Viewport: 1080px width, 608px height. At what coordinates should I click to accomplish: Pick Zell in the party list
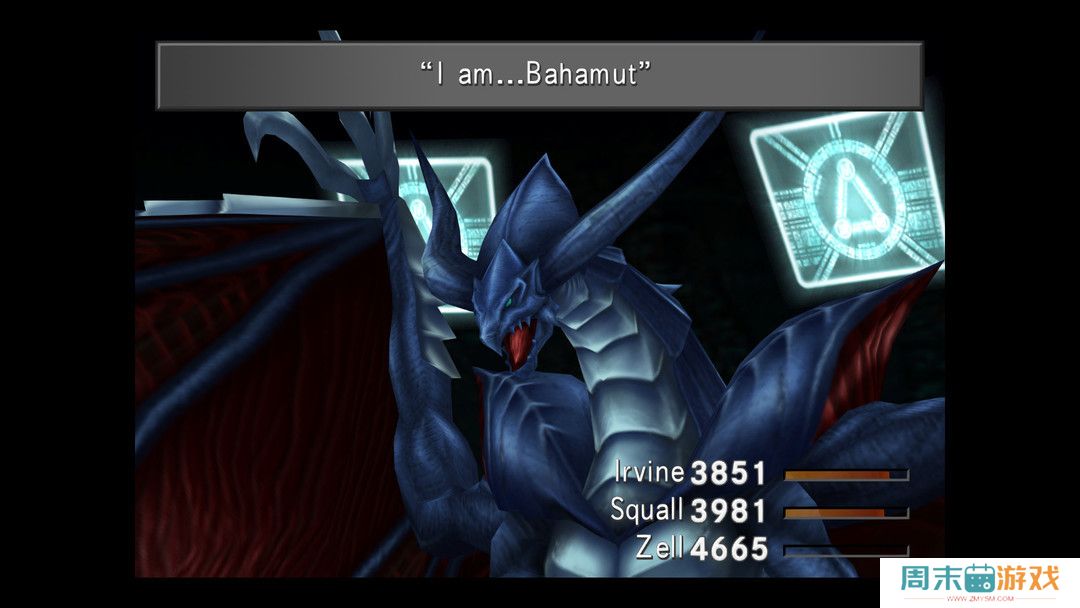click(659, 548)
